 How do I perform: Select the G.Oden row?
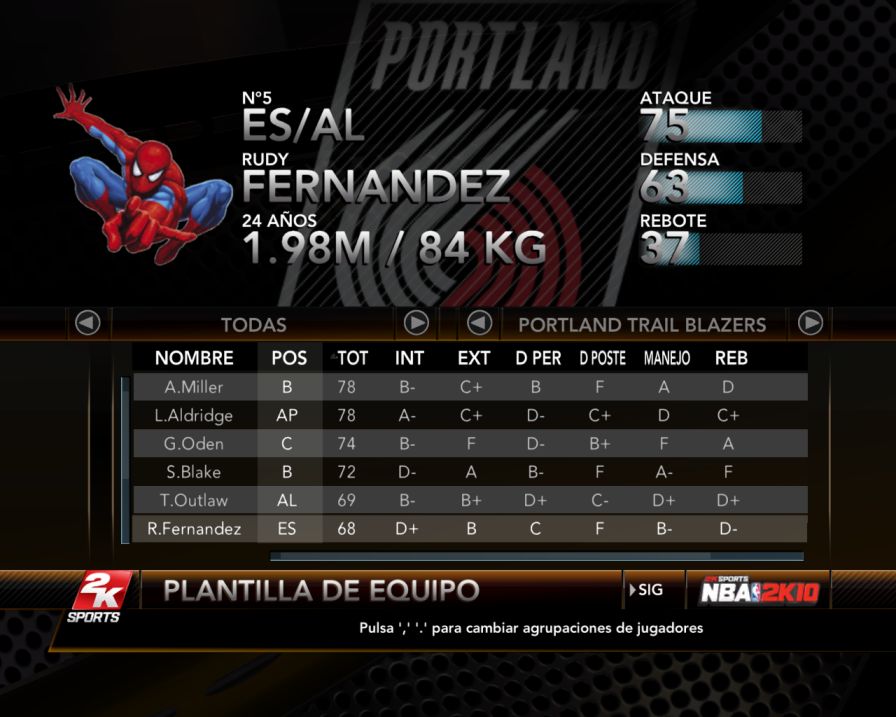tap(193, 443)
